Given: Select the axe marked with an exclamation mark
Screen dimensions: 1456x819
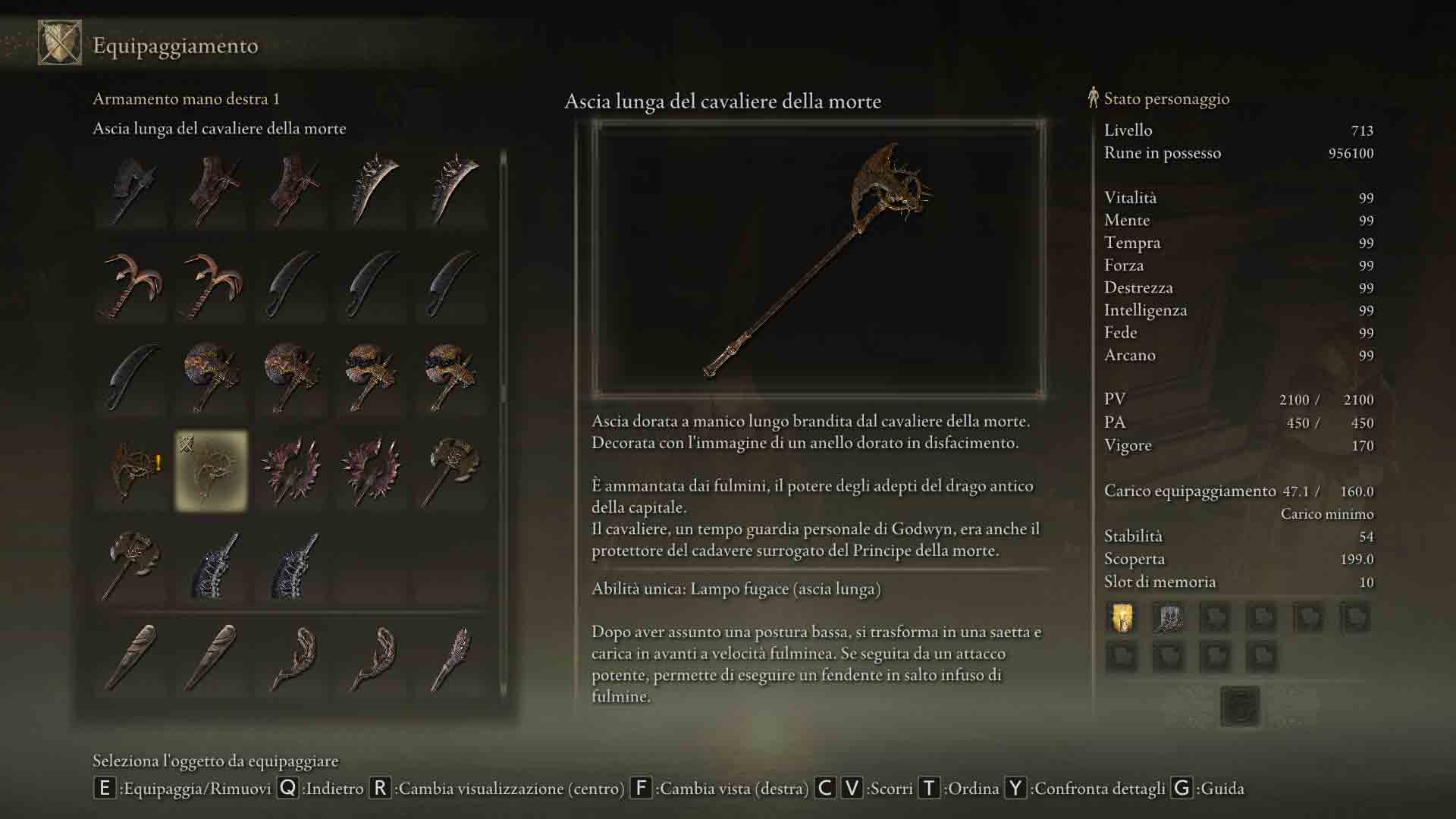Looking at the screenshot, I should 132,471.
